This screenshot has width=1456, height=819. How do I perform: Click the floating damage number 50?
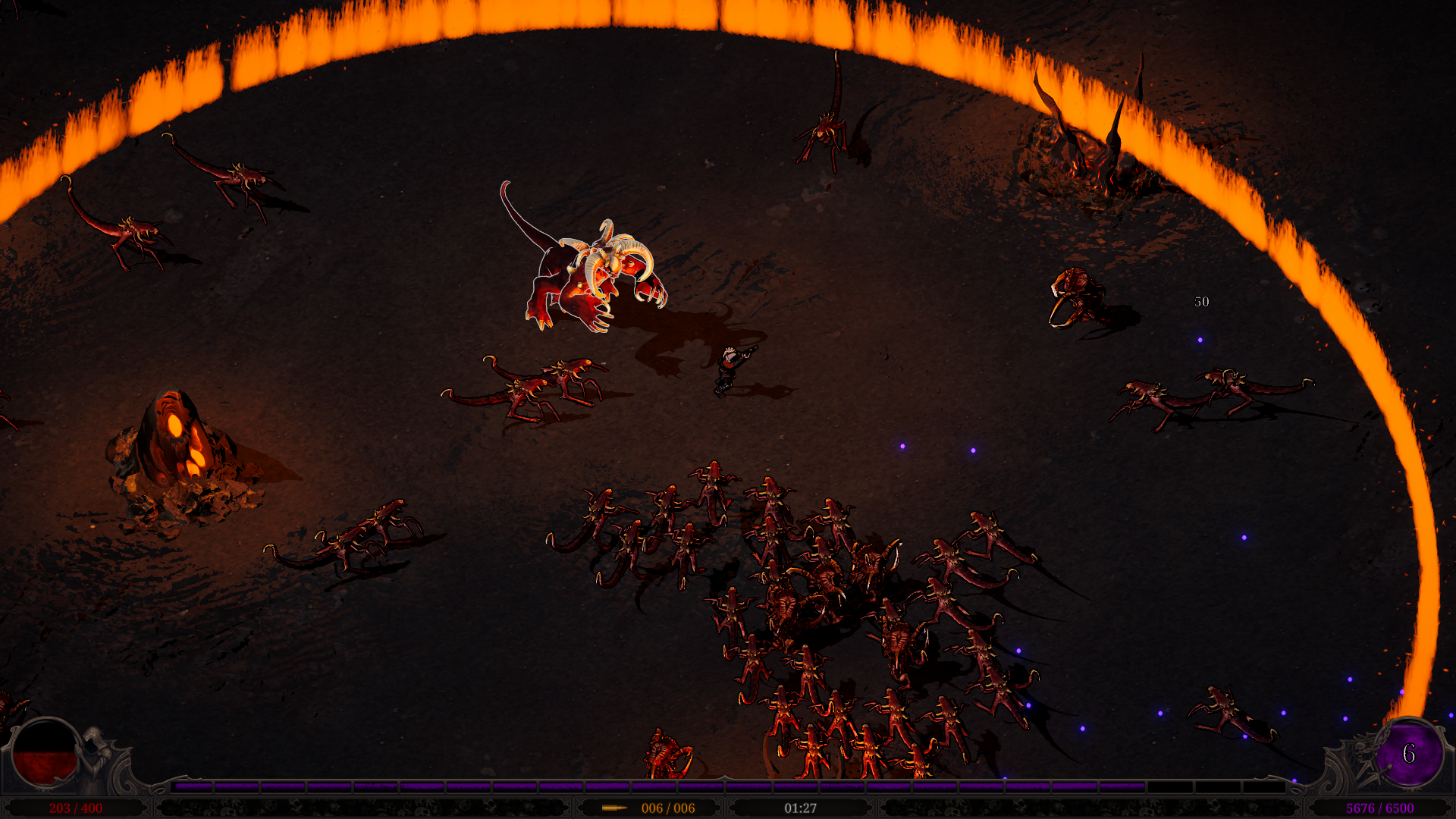1201,303
